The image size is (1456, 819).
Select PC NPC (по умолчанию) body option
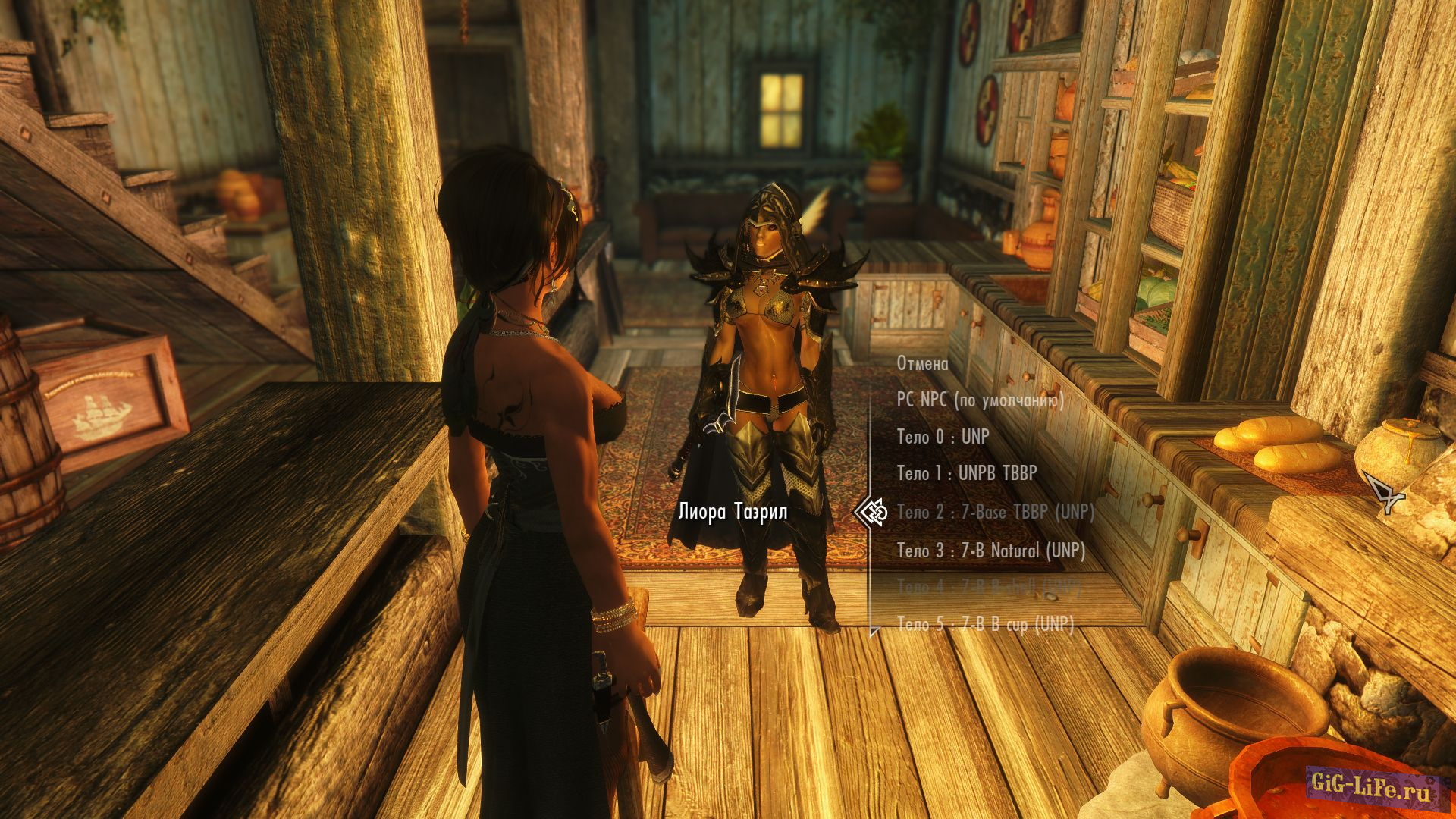(980, 400)
